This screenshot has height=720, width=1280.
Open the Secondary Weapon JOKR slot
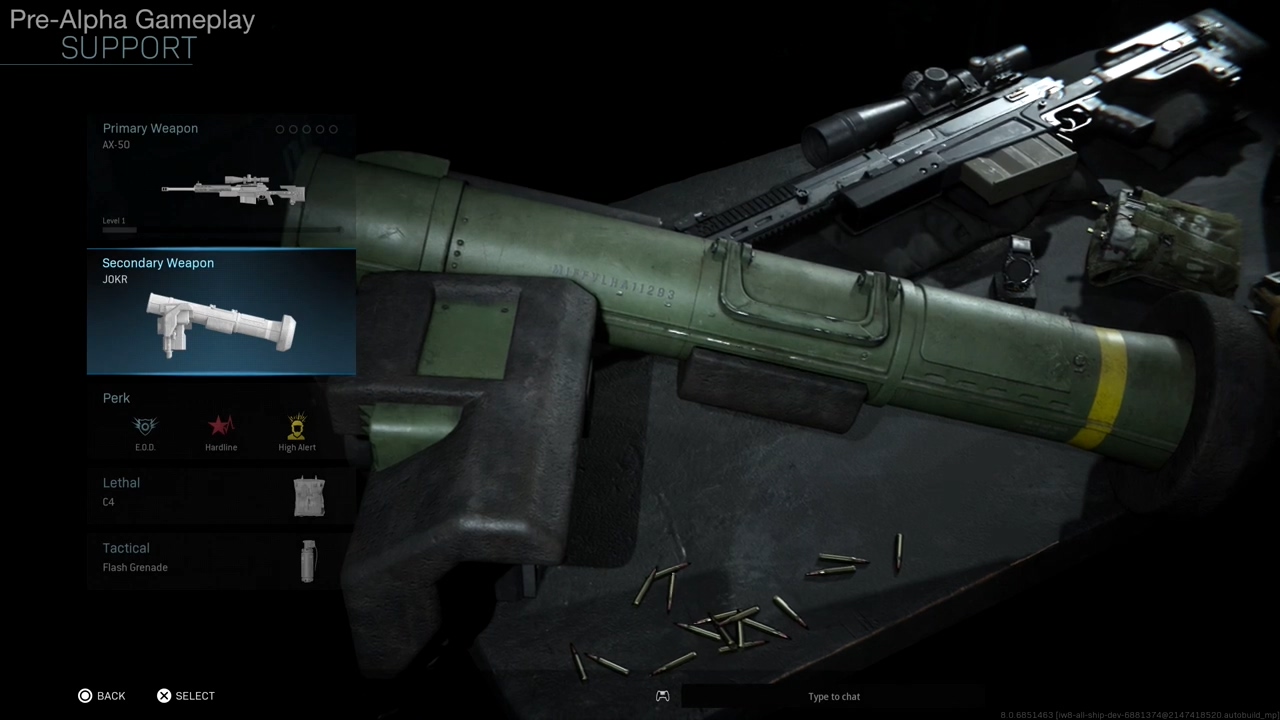tap(220, 312)
